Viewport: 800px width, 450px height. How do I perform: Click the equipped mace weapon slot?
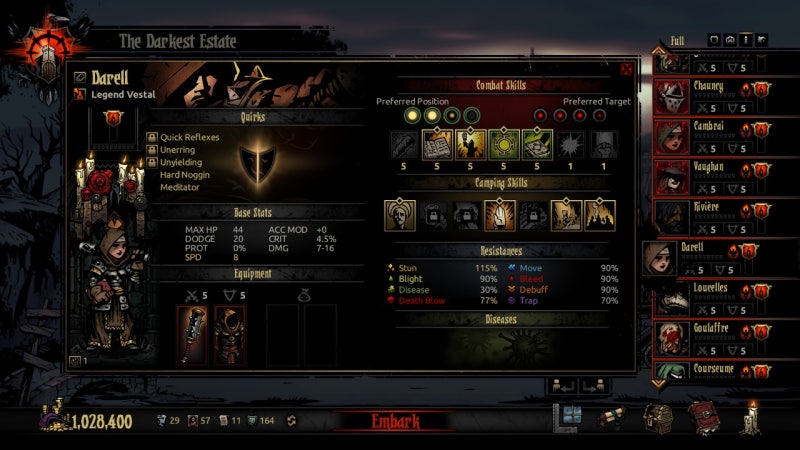194,334
